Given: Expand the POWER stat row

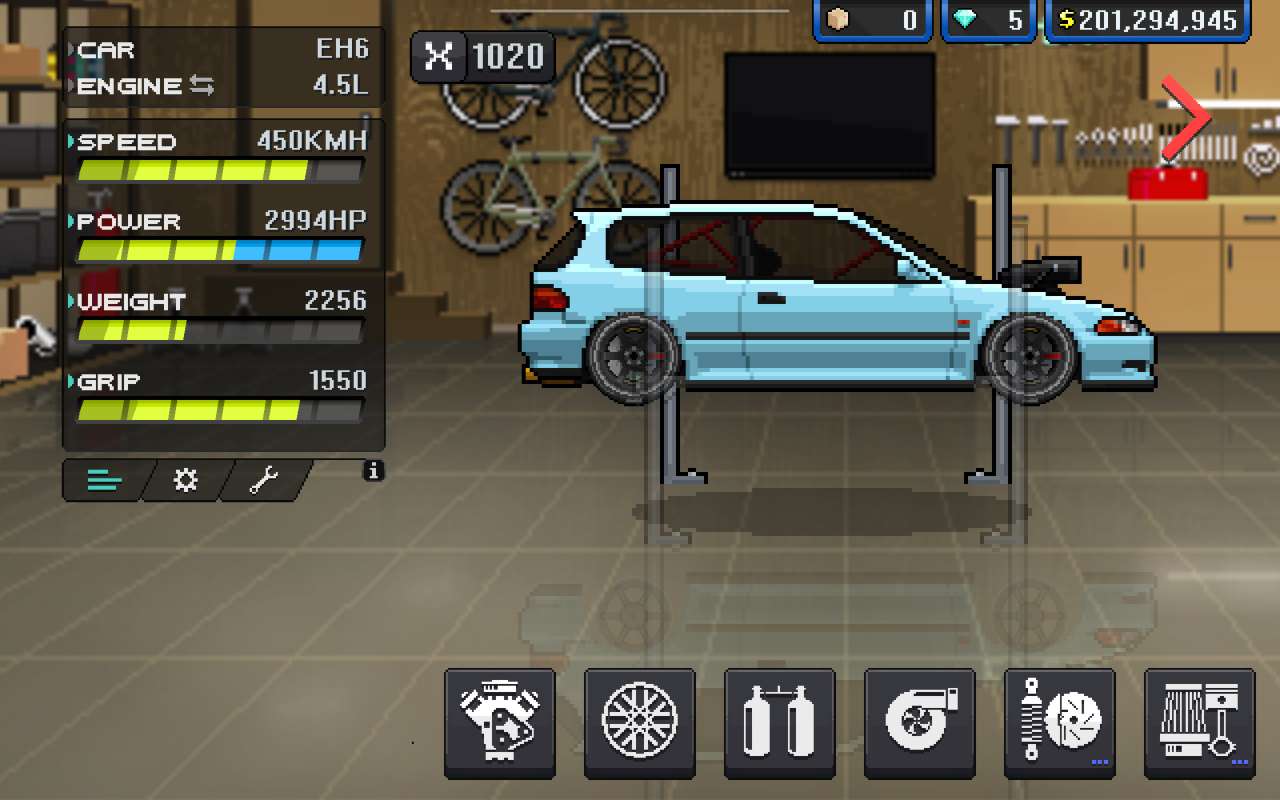Looking at the screenshot, I should coord(222,221).
